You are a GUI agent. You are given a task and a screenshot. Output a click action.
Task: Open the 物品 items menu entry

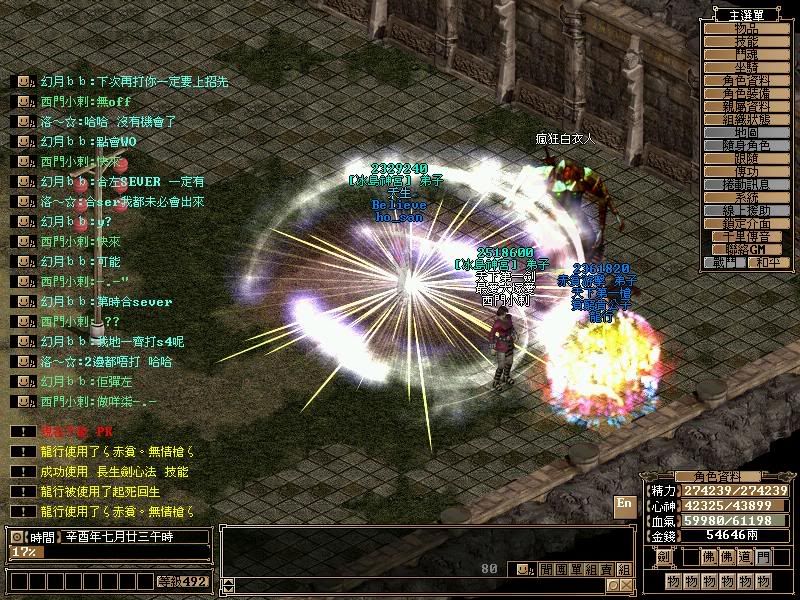746,28
